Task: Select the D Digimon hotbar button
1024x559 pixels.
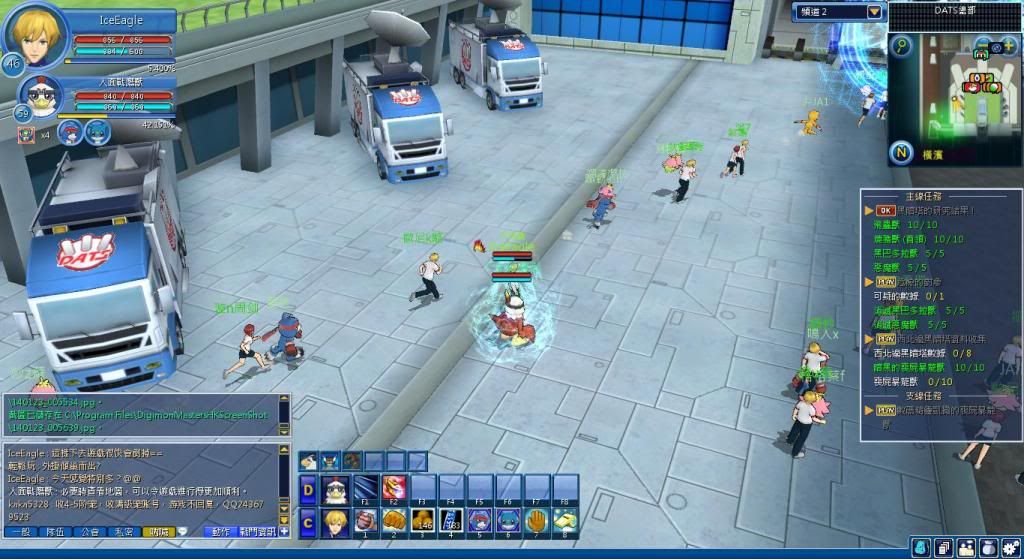Action: tap(308, 490)
